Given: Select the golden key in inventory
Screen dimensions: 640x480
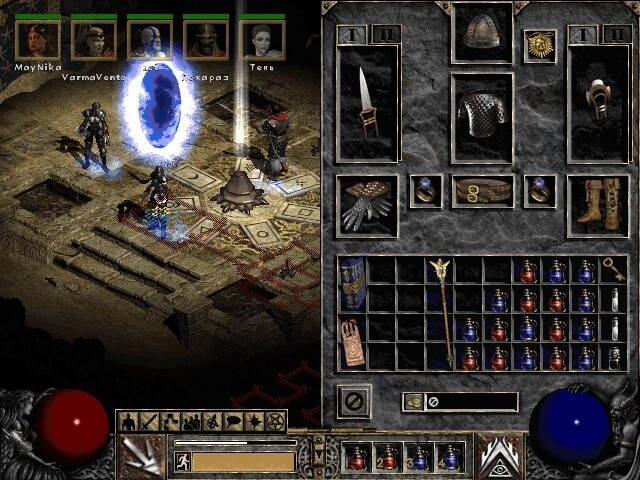Looking at the screenshot, I should [614, 270].
